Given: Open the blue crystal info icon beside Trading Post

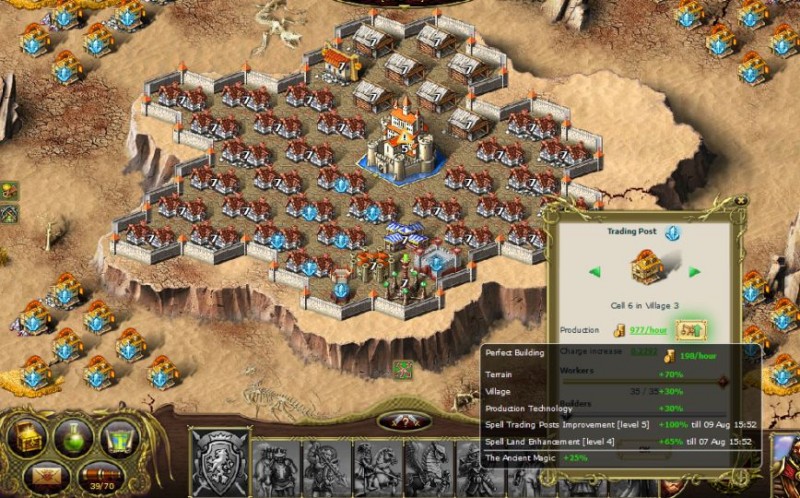Looking at the screenshot, I should click(672, 232).
